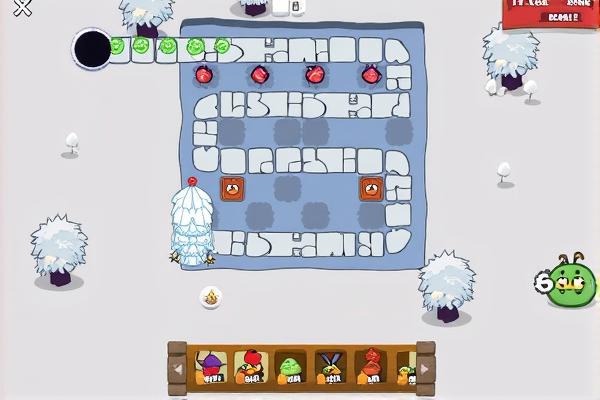
Task: Select the purple bird with red hat
Action: [x=211, y=367]
